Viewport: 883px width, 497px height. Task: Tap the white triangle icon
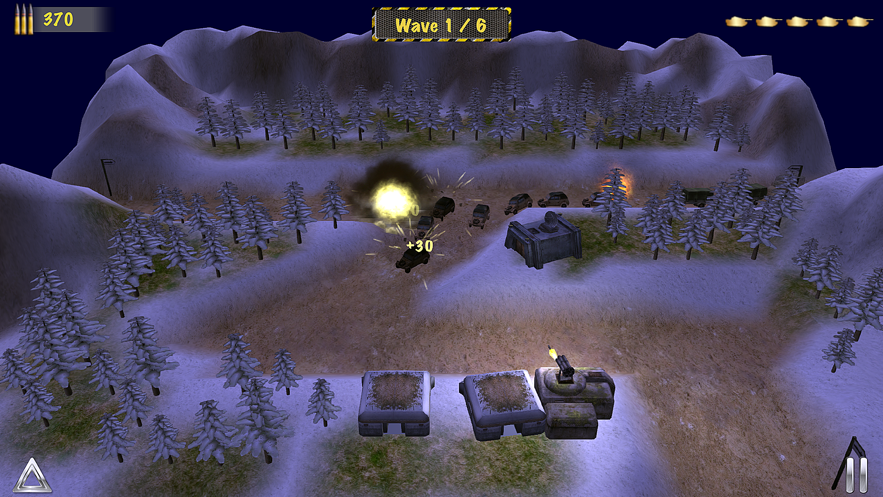coord(32,475)
